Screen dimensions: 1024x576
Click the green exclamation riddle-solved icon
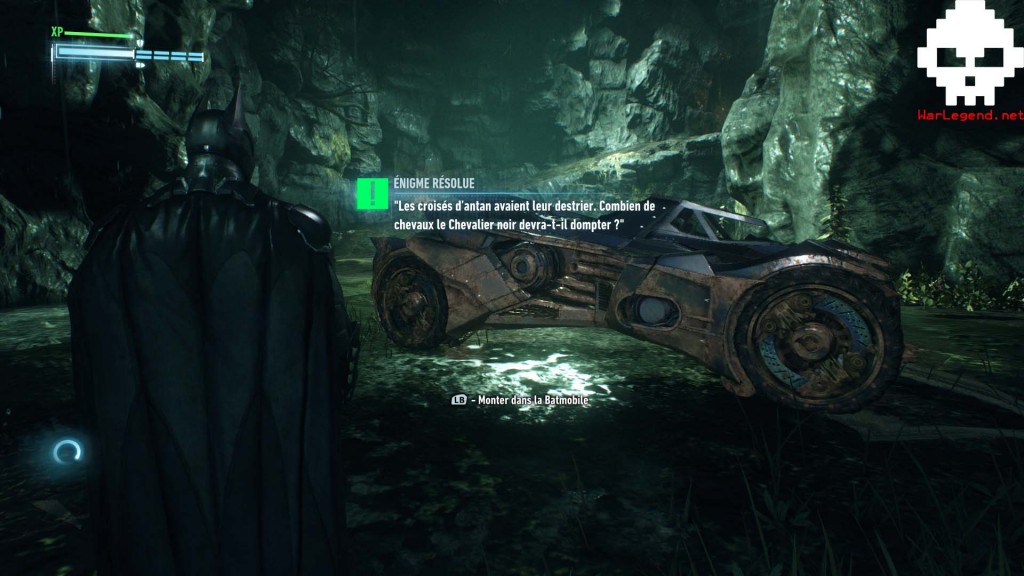click(372, 194)
